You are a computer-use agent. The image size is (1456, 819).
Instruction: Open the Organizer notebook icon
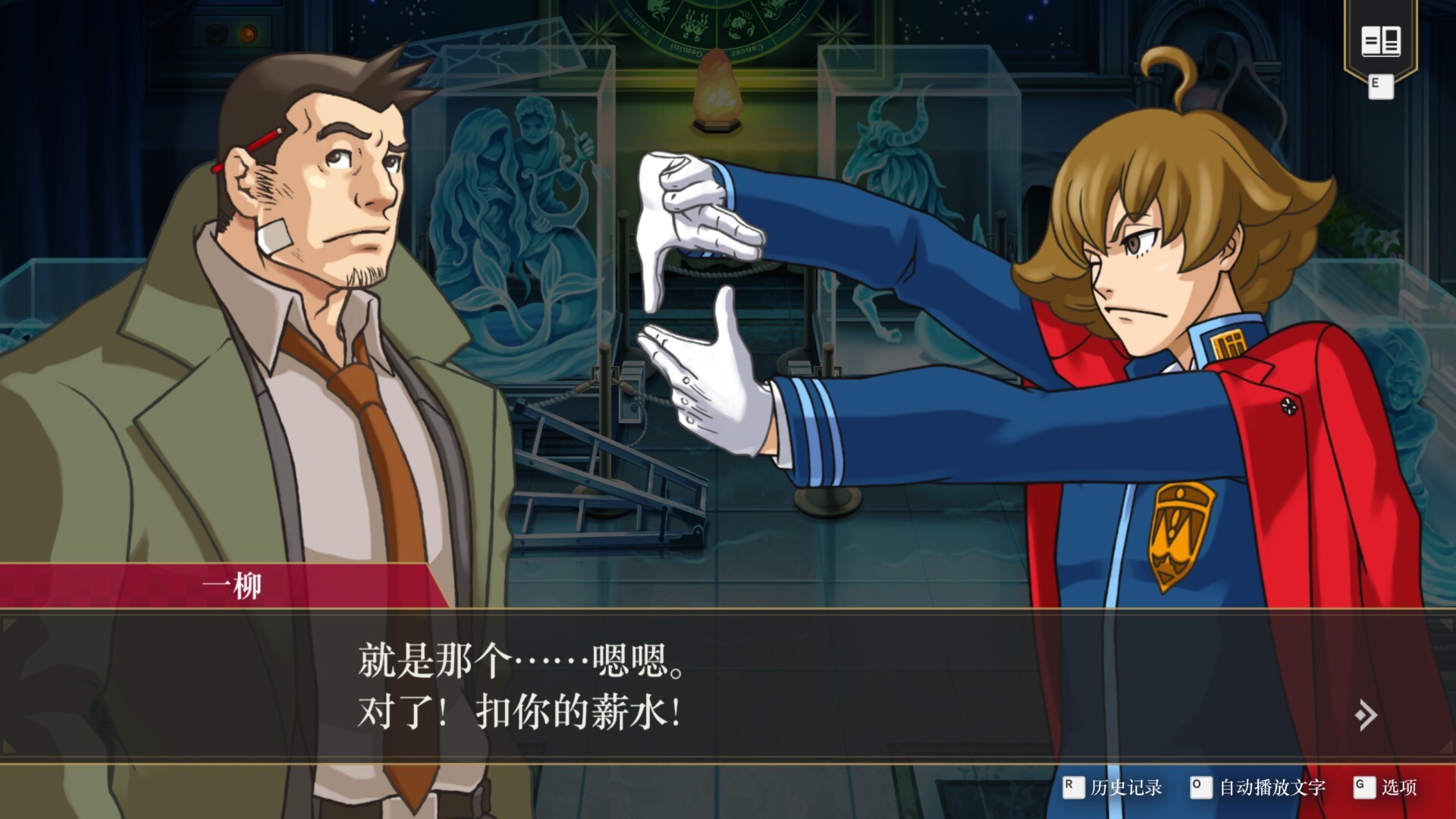1380,42
